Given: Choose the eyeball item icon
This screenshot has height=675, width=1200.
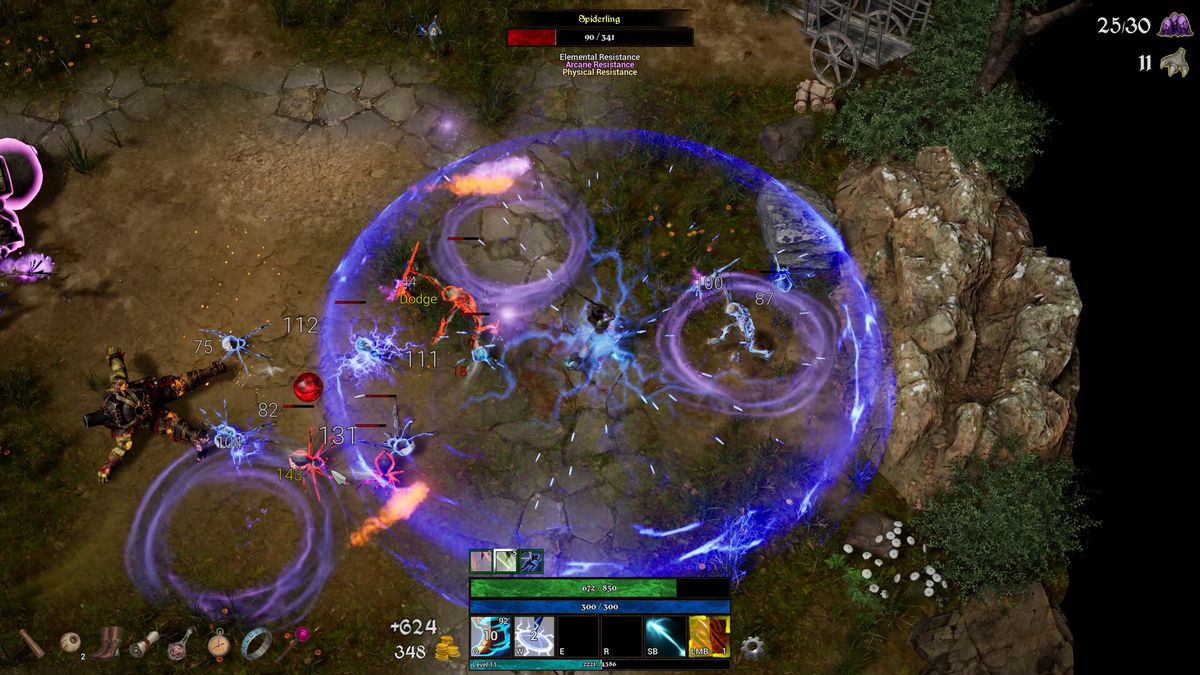Looking at the screenshot, I should (70, 642).
